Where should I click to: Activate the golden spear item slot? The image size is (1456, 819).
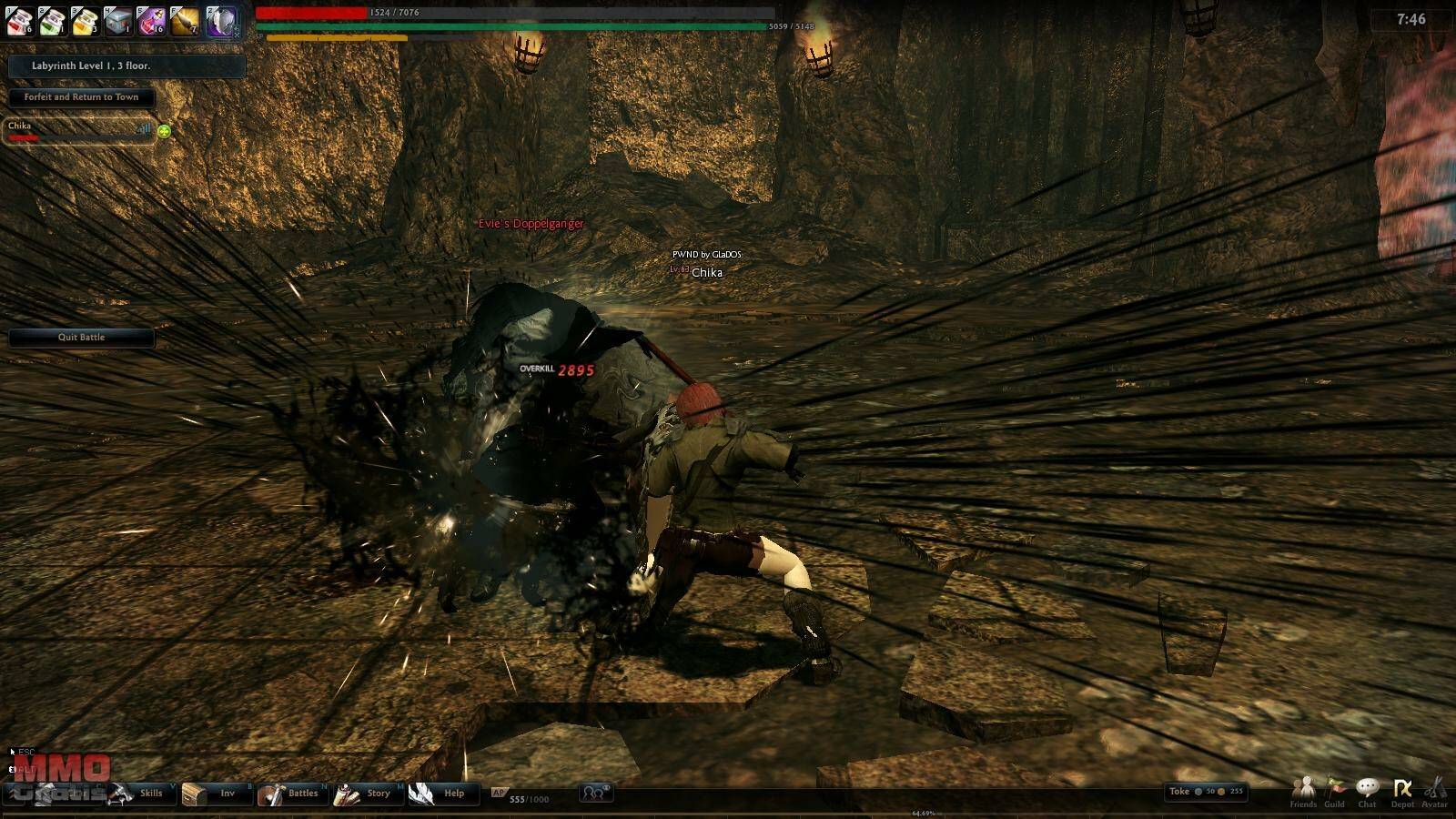coord(184,21)
